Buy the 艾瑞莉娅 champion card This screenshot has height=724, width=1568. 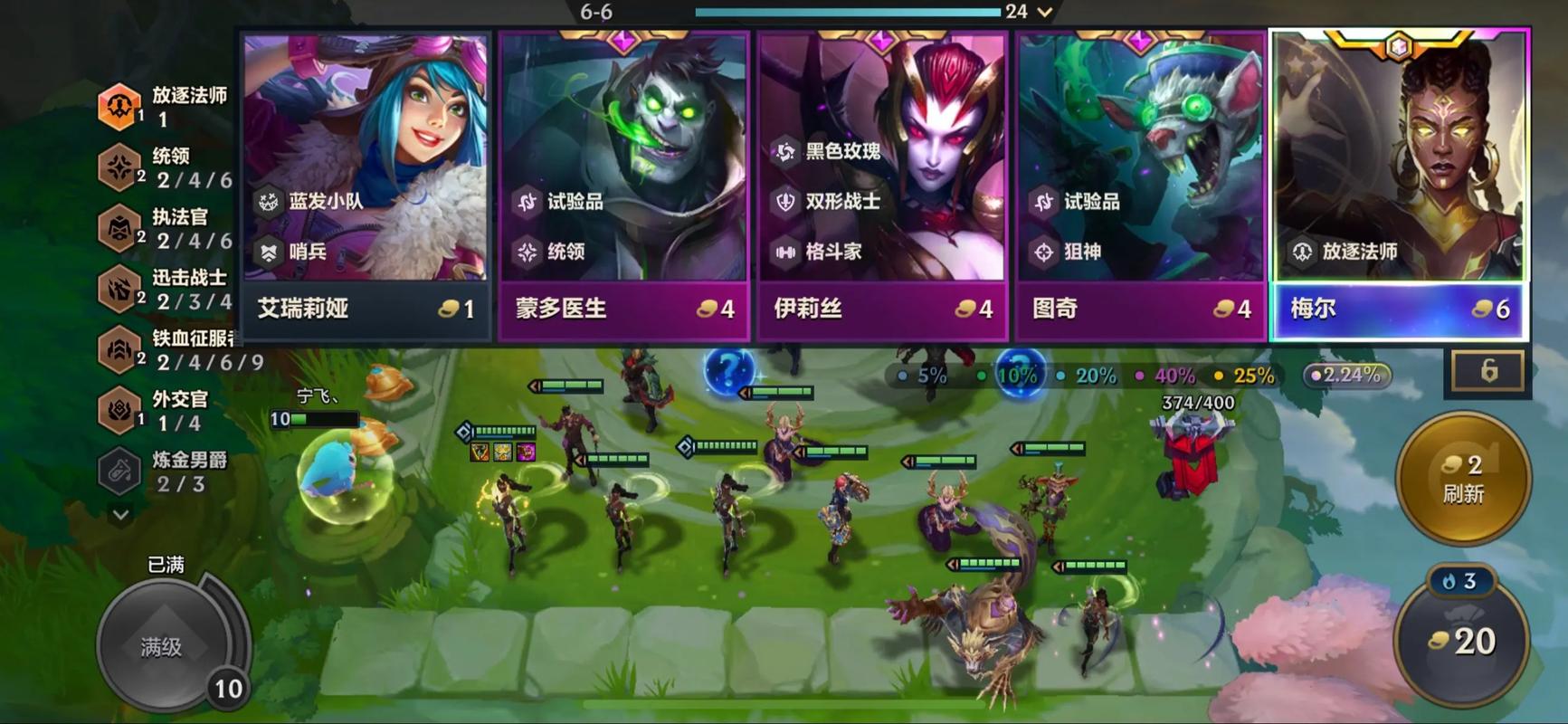[x=366, y=186]
